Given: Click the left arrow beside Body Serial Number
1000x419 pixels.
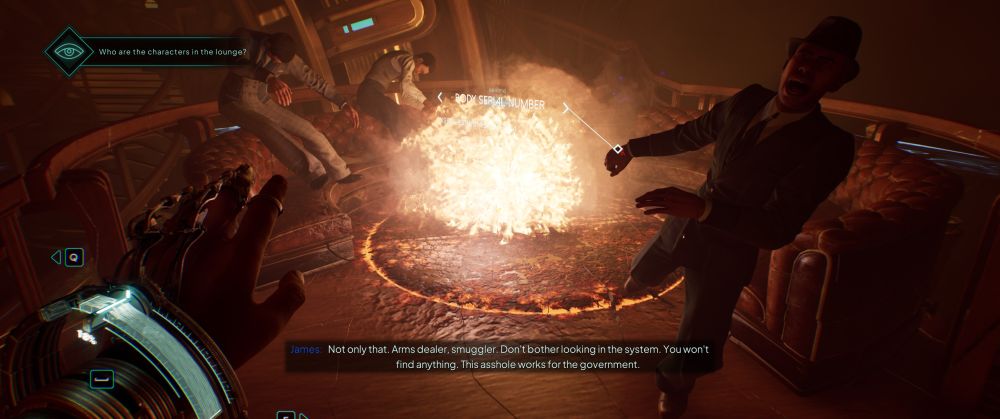Looking at the screenshot, I should [439, 97].
